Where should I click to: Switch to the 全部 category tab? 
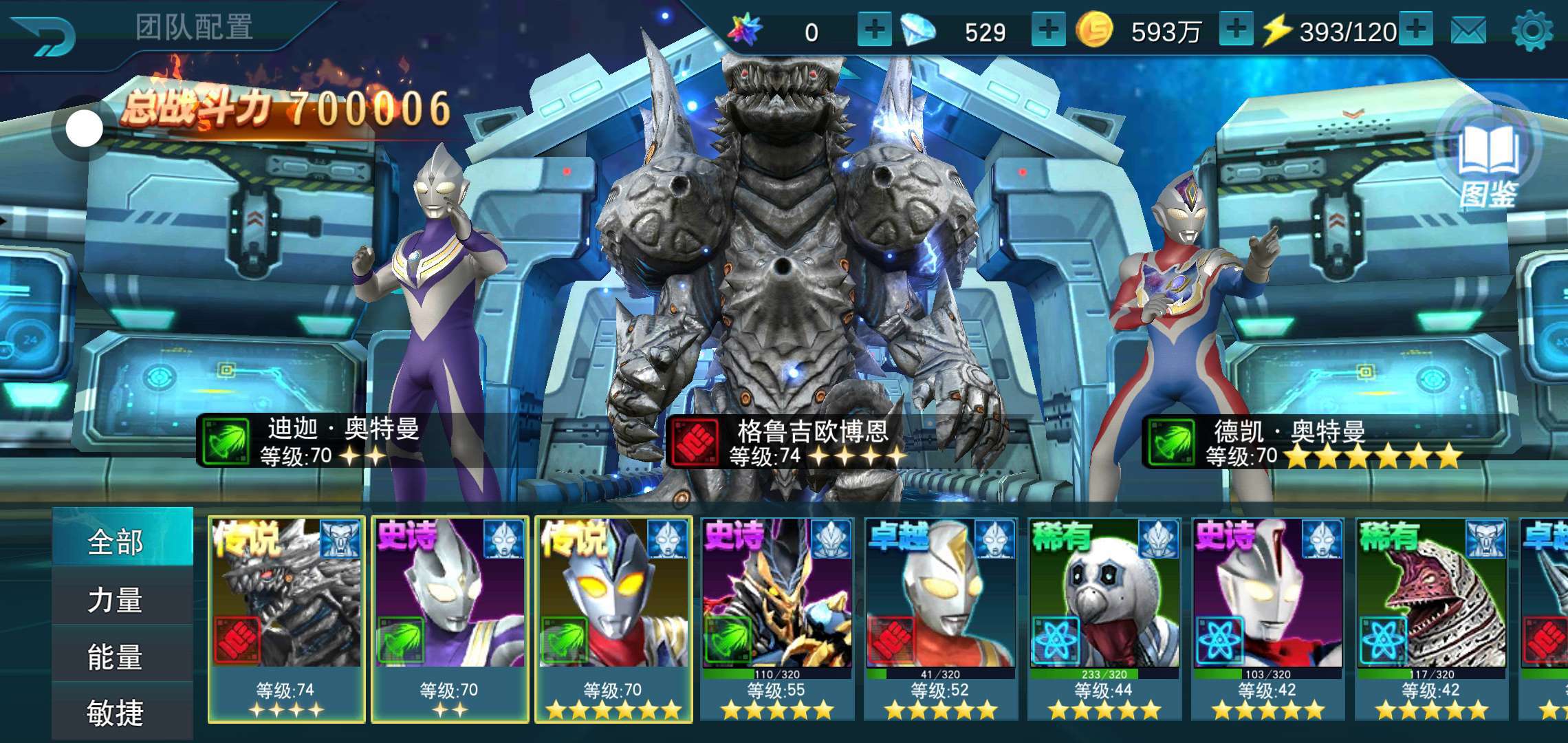(116, 542)
